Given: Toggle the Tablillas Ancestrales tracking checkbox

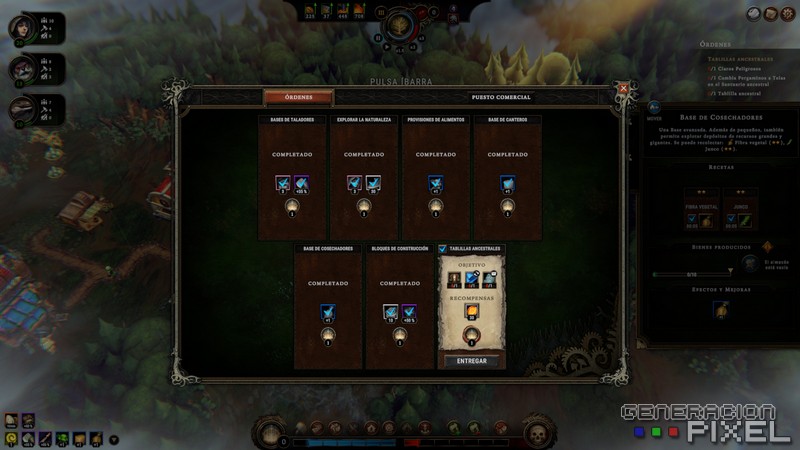Looking at the screenshot, I should pyautogui.click(x=443, y=249).
